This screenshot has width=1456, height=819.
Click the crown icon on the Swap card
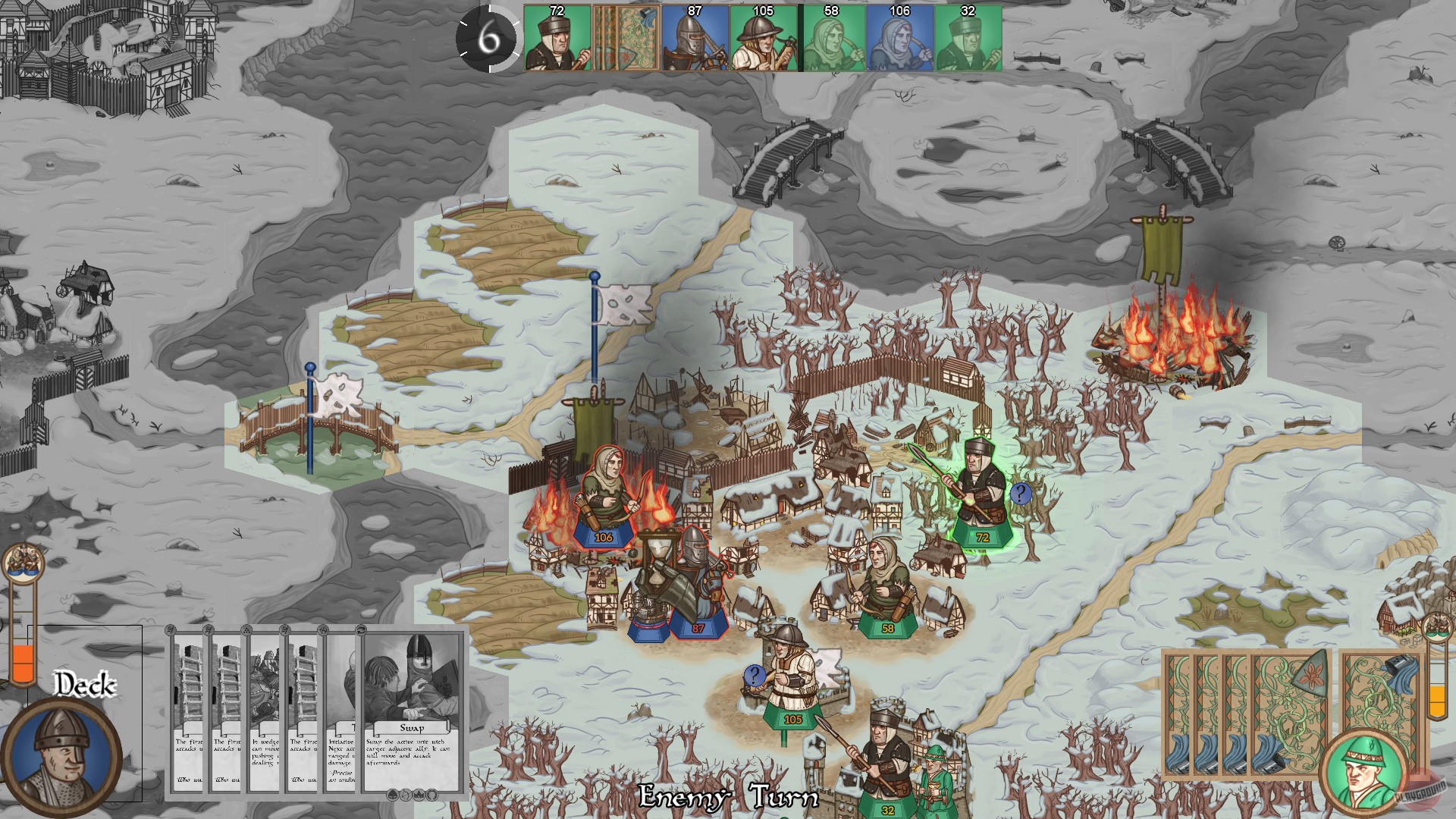pos(419,795)
